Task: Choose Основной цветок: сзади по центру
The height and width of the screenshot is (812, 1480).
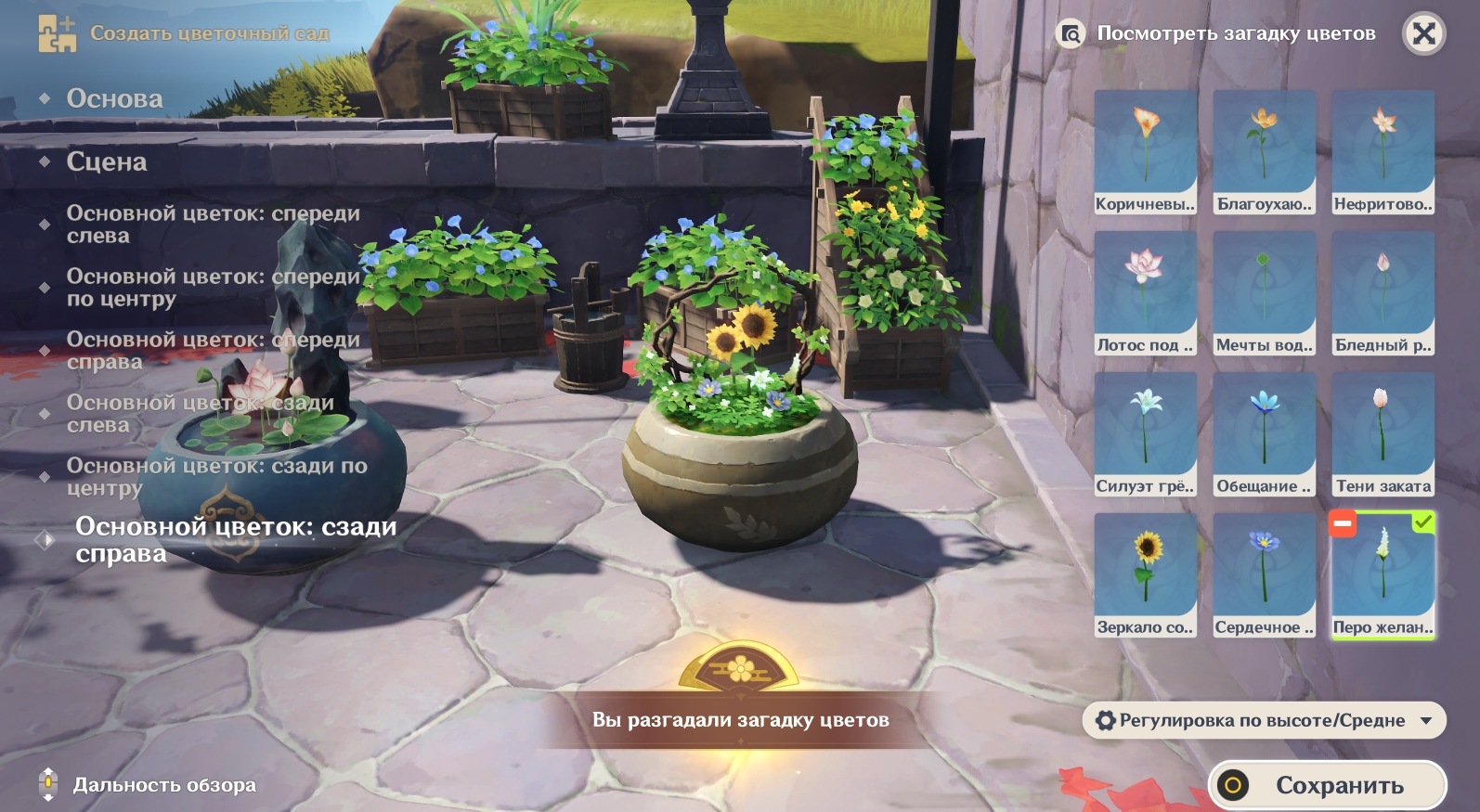Action: [216, 477]
